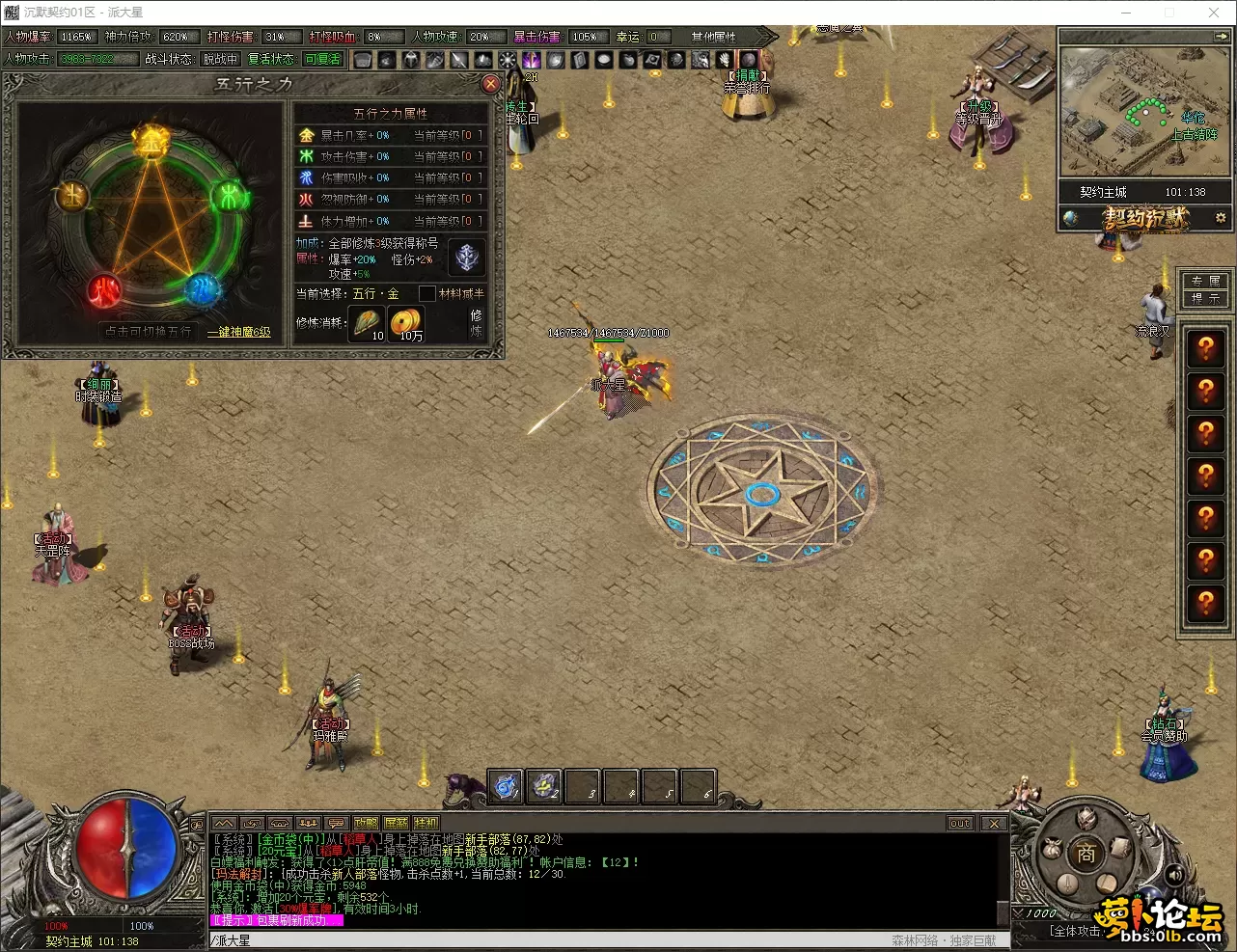1237x952 pixels.
Task: Open the gear settings icon under minimap
Action: tap(1221, 218)
